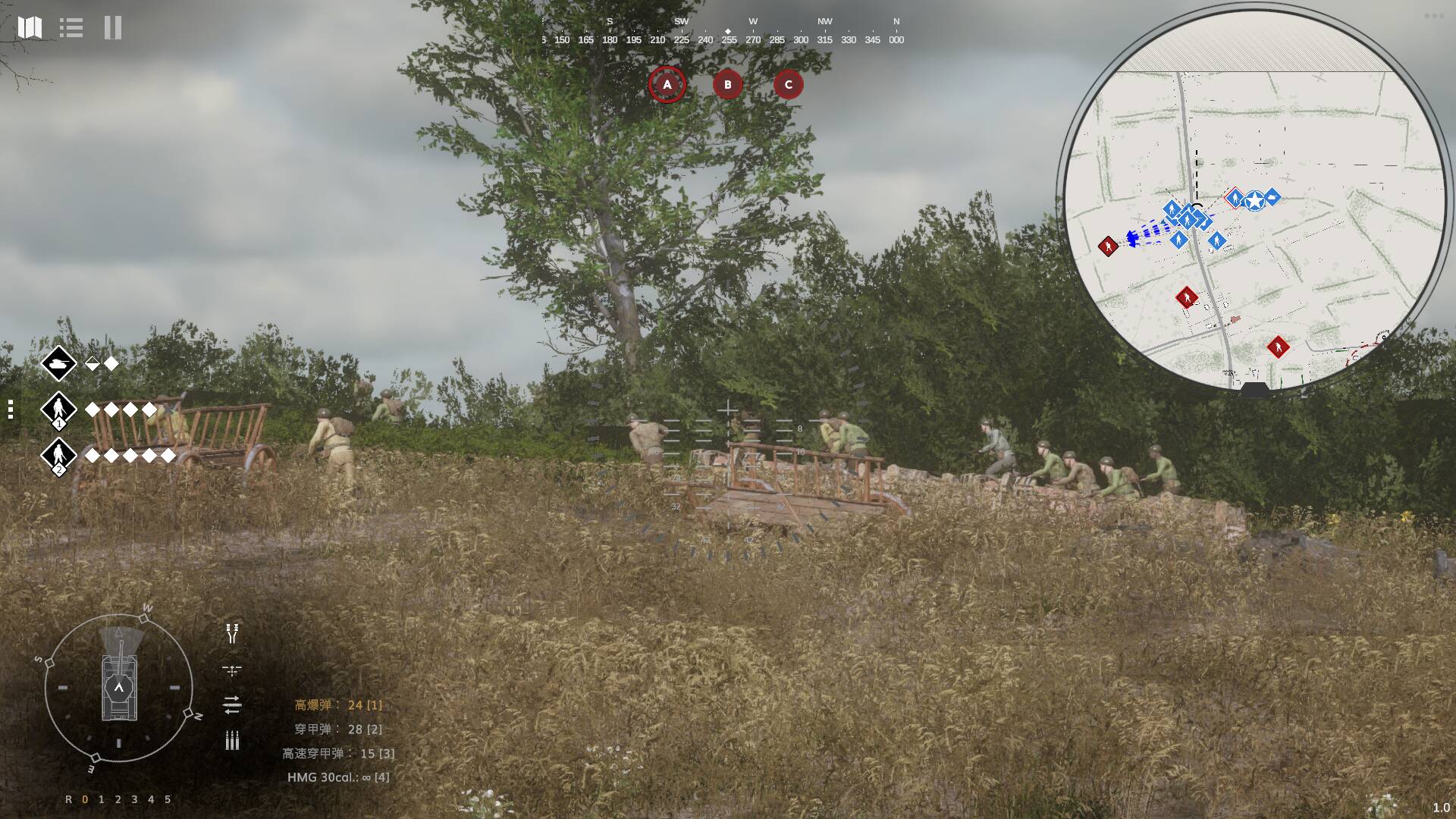Select infantry squad 2 icon
The image size is (1456, 819).
pos(58,456)
